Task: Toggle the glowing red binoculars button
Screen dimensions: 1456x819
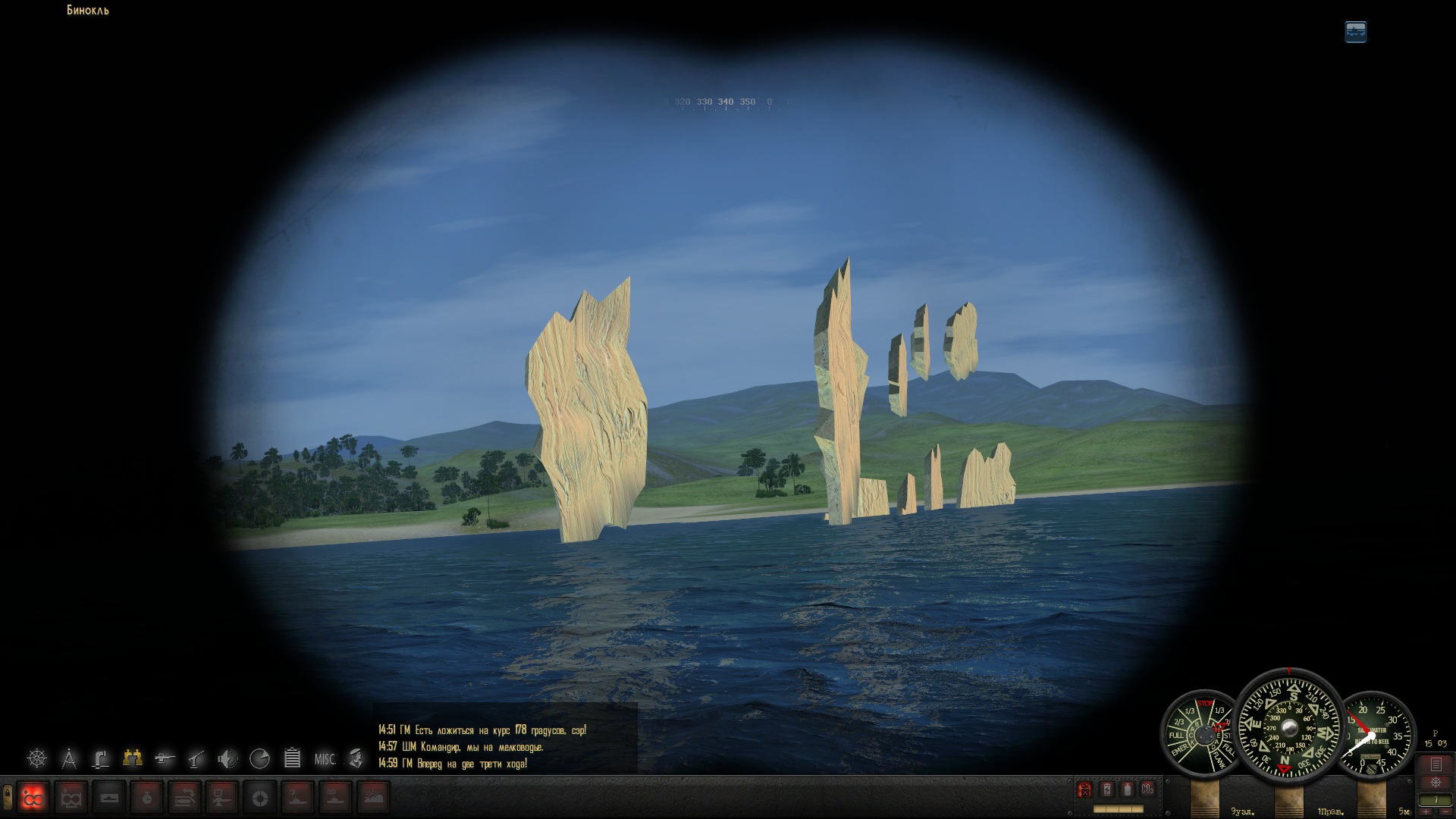Action: click(33, 797)
